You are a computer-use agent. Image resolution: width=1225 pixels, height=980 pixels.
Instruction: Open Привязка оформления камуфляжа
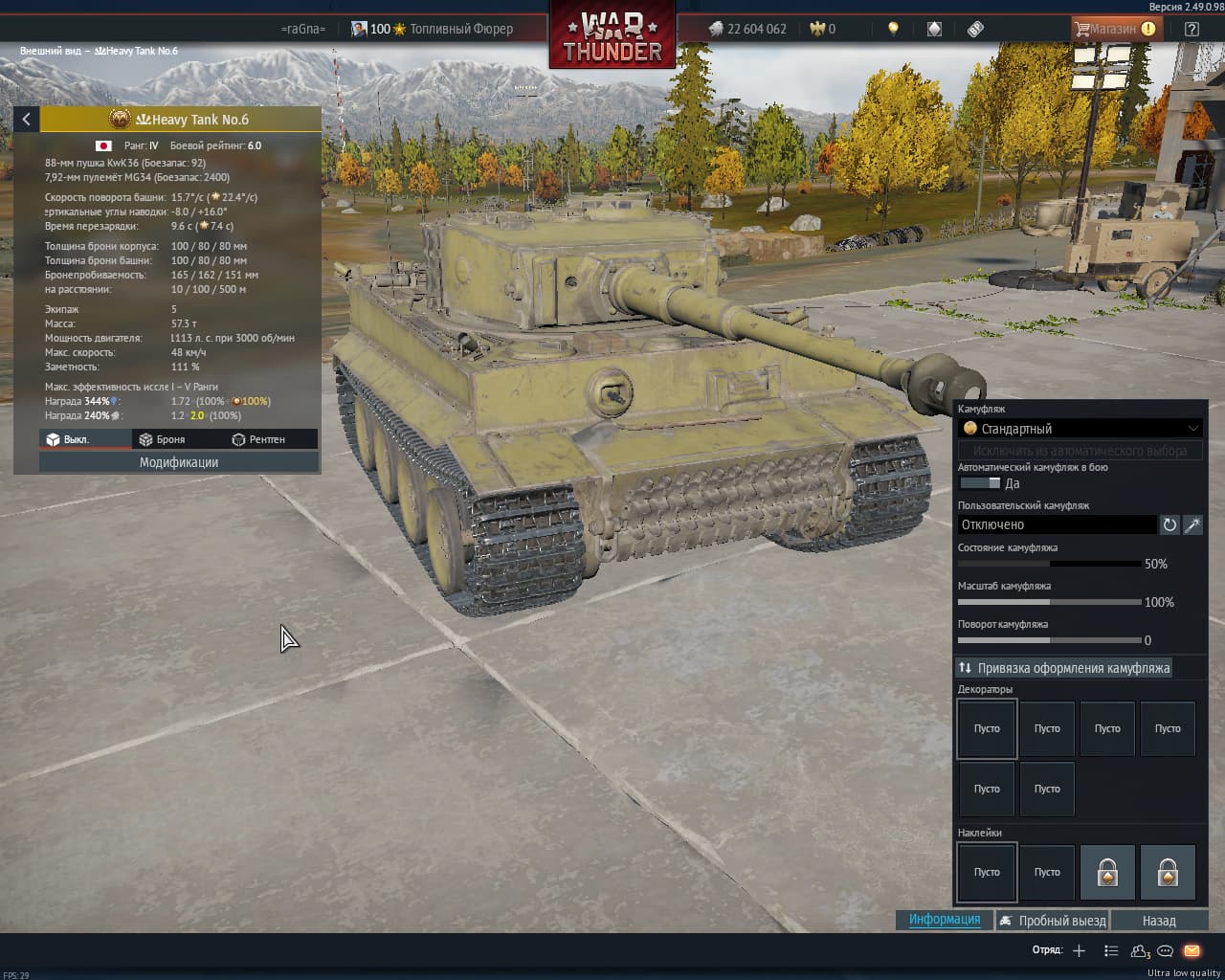[x=1063, y=668]
